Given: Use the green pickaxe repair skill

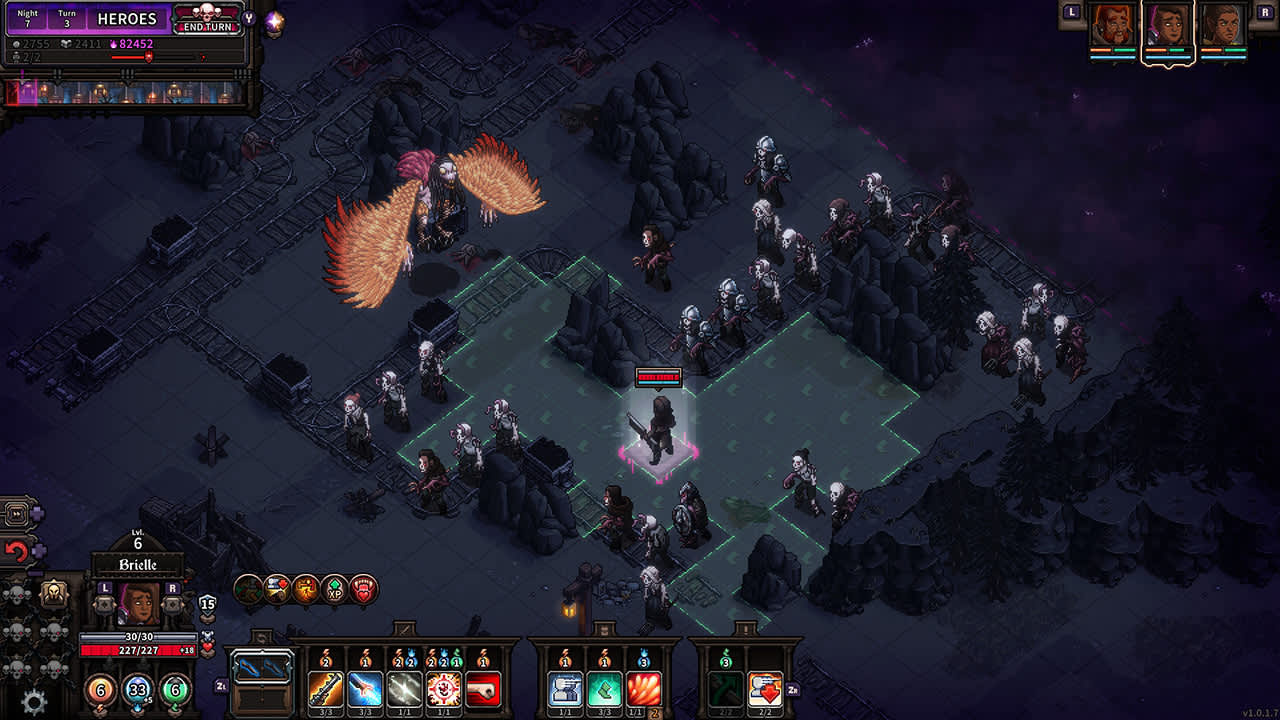Looking at the screenshot, I should [x=726, y=689].
